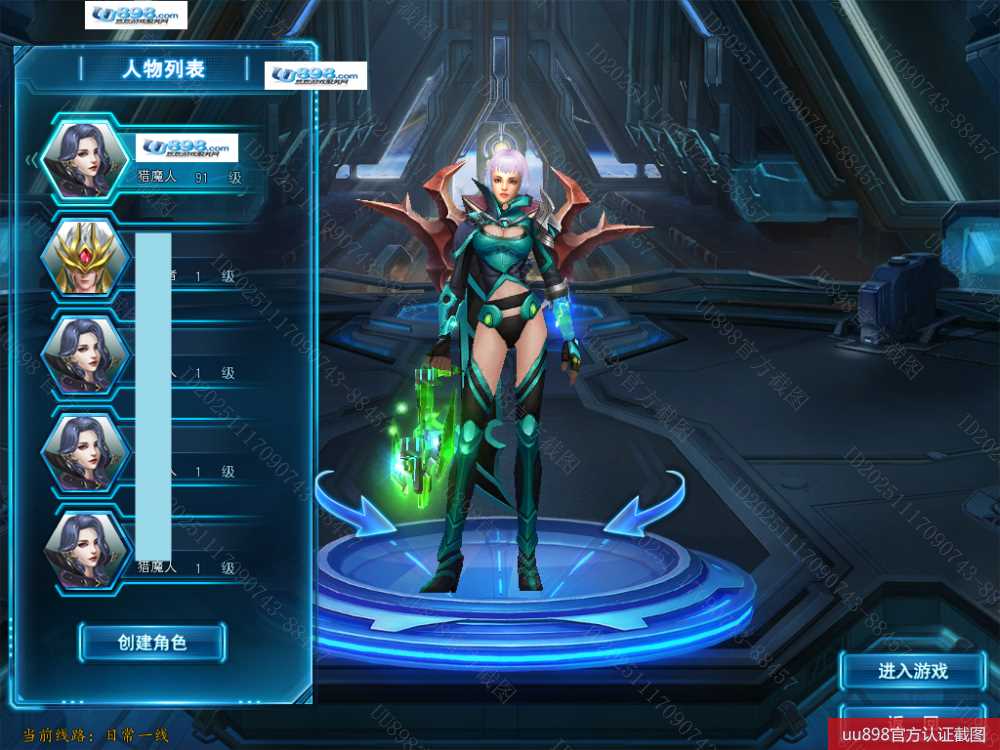Screen dimensions: 1000x750
Task: Click the 创建角色 create character button
Action: pos(152,642)
